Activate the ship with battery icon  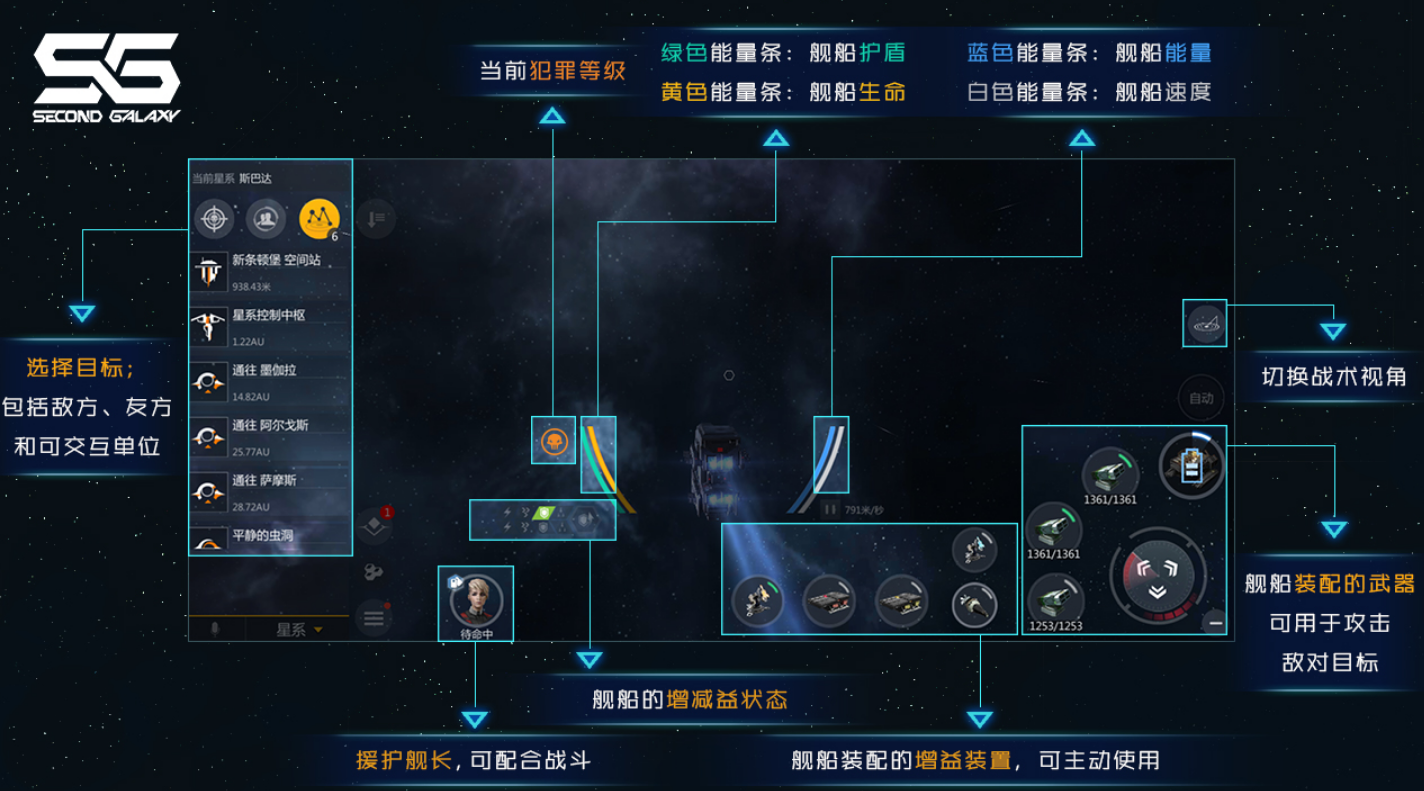pyautogui.click(x=1192, y=465)
